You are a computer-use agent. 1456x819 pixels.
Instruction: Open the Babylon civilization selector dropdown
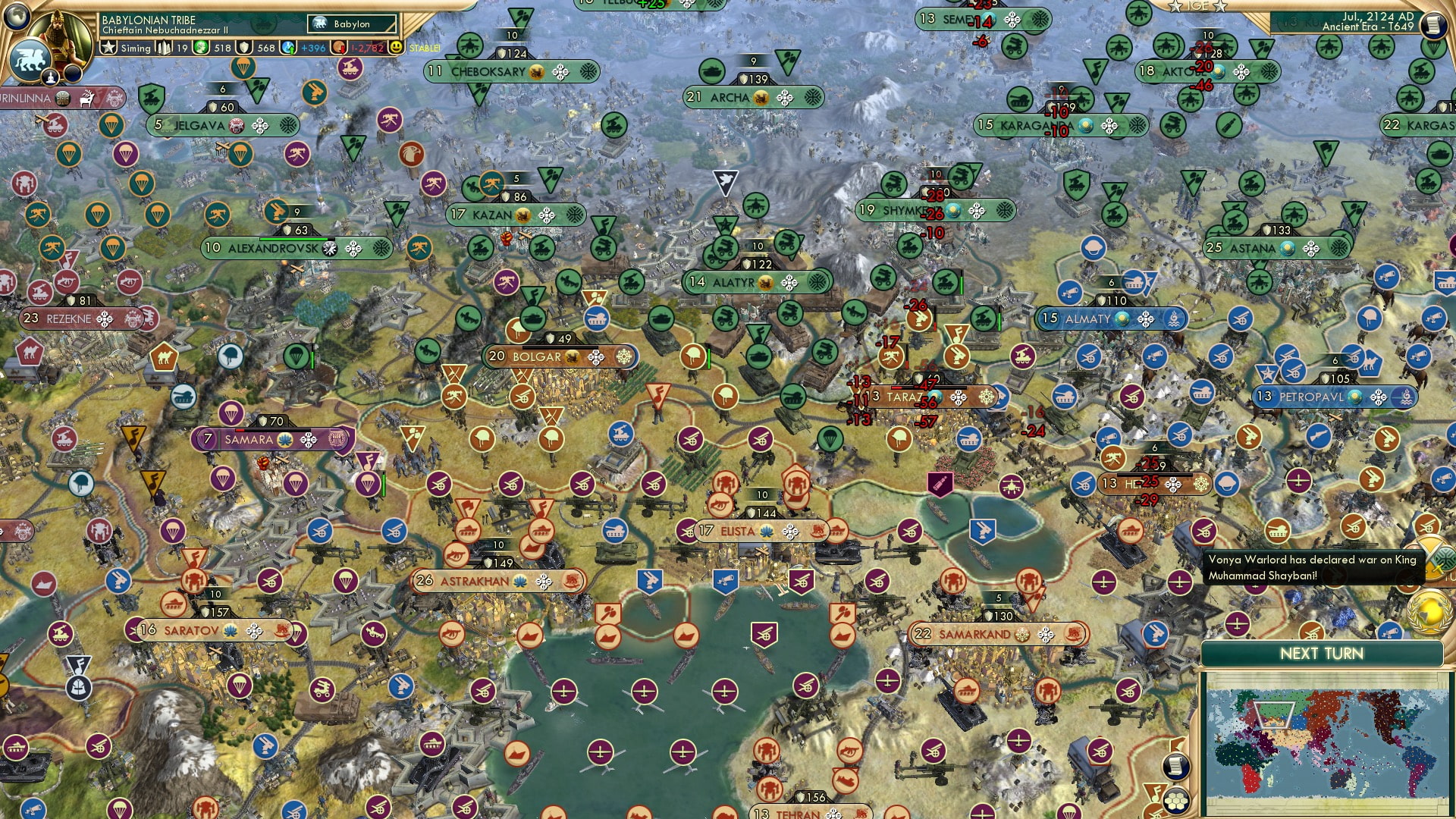click(350, 24)
